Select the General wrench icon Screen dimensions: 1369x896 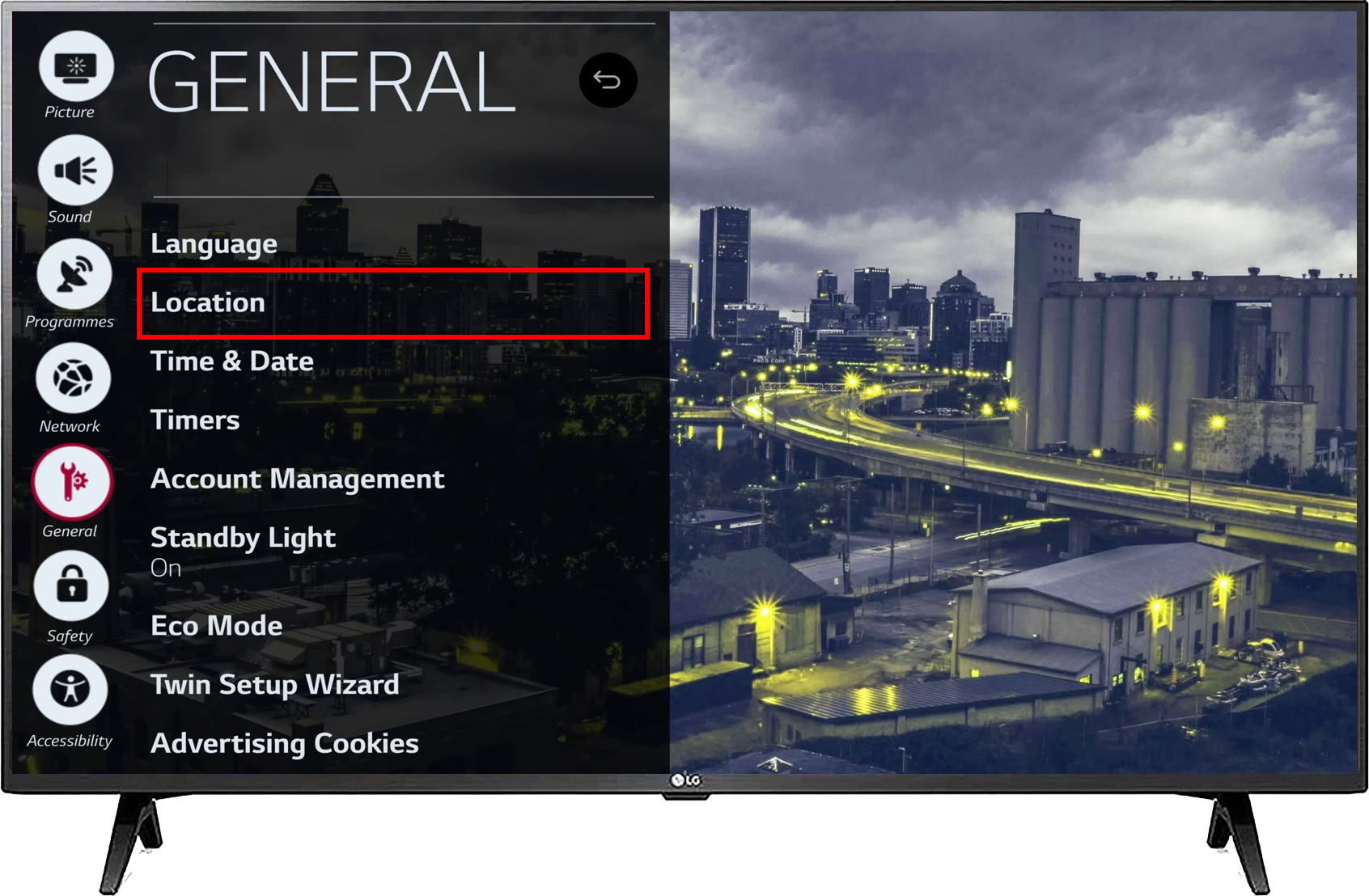72,483
